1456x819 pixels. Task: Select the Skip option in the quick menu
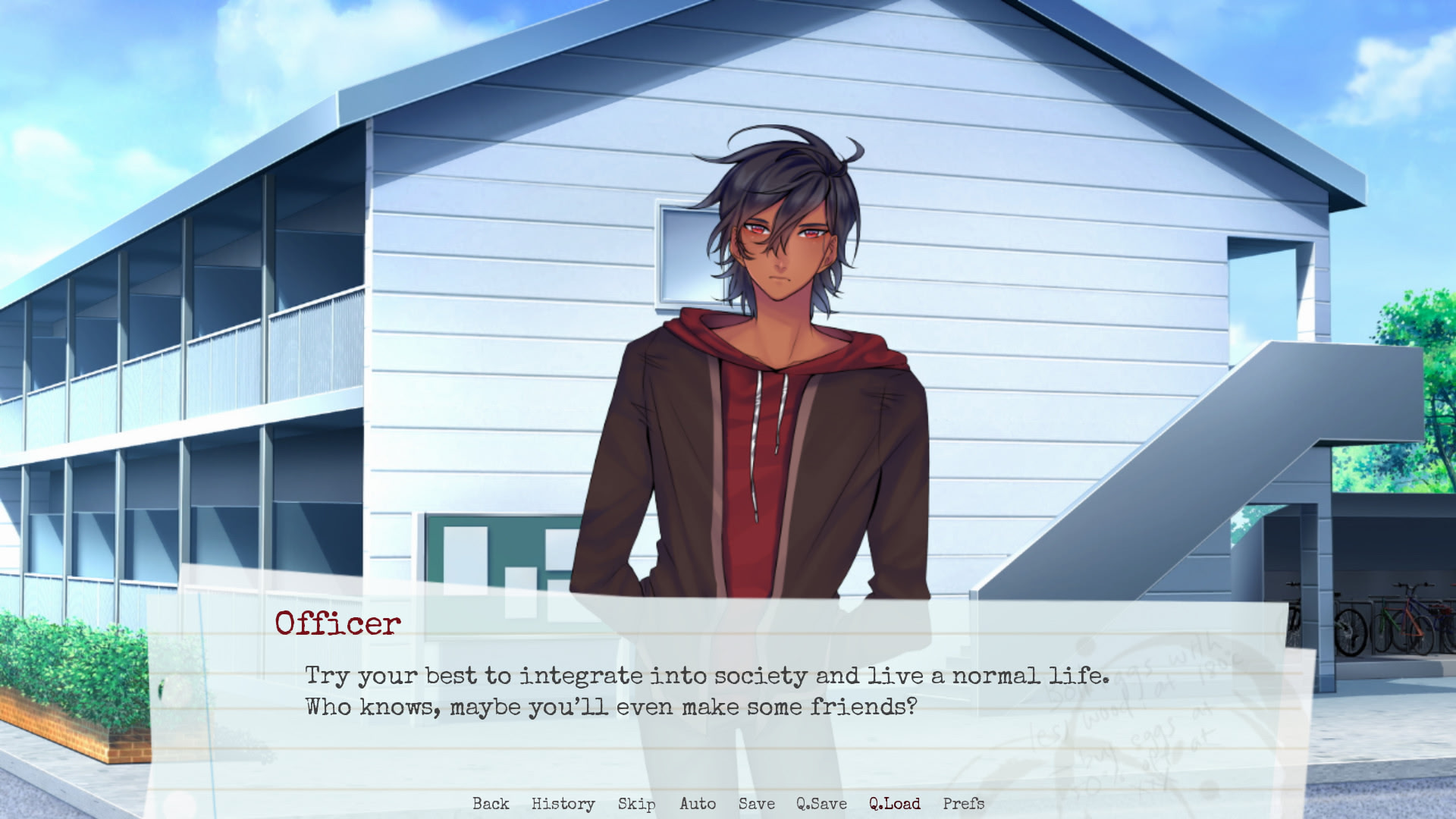[637, 804]
